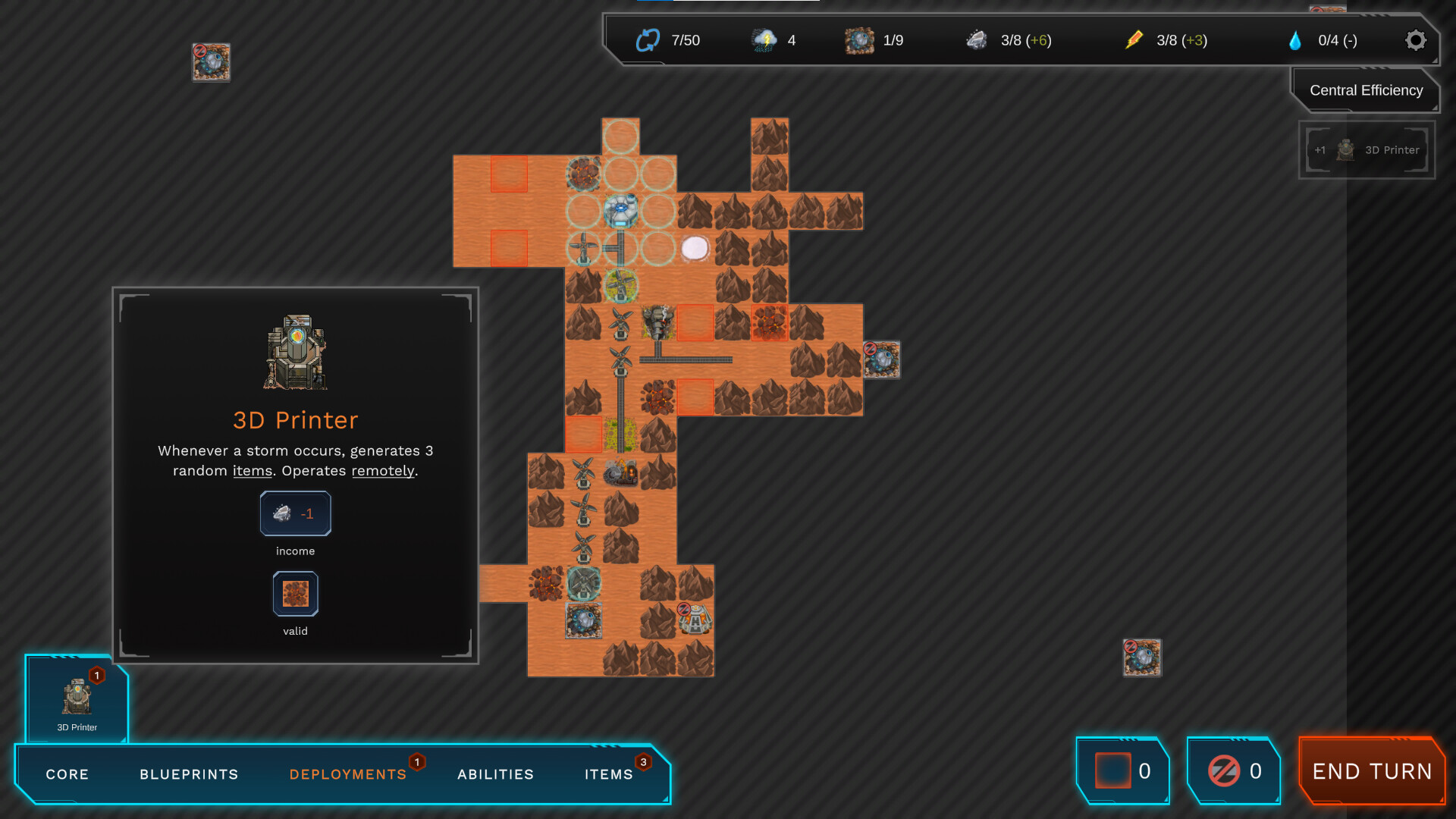Click the income resource cost box

[x=295, y=513]
